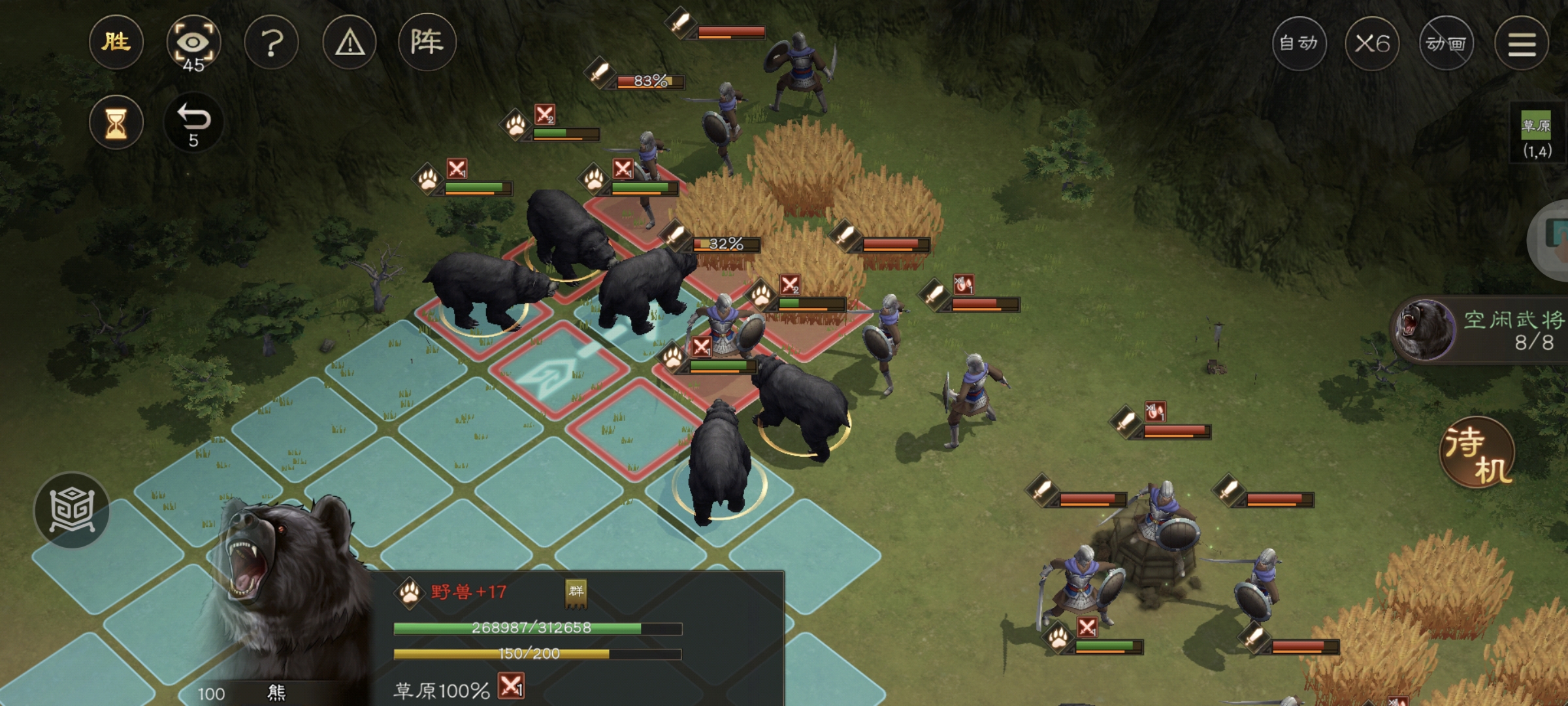Click the 群 tag in the unit panel
This screenshot has width=1568, height=706.
coord(576,592)
